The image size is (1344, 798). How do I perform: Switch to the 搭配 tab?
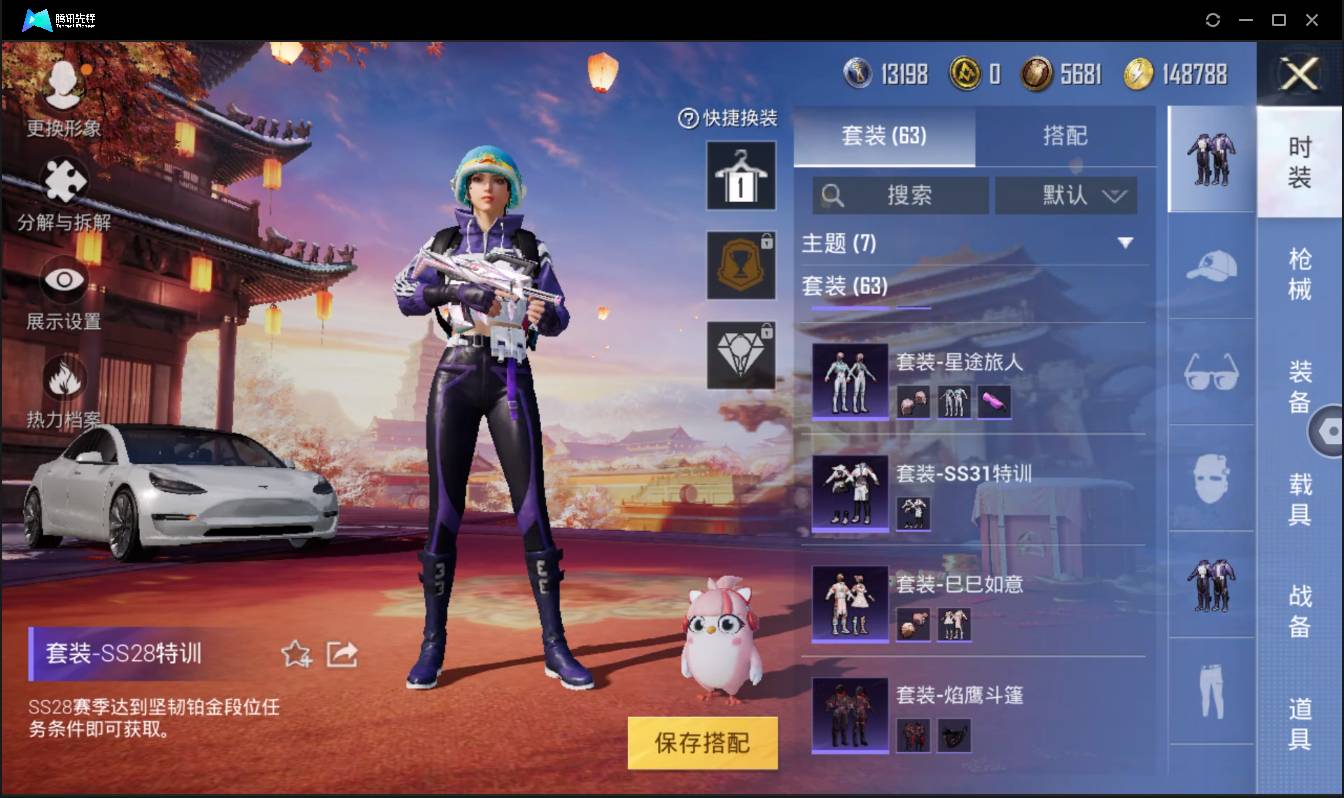[1065, 136]
